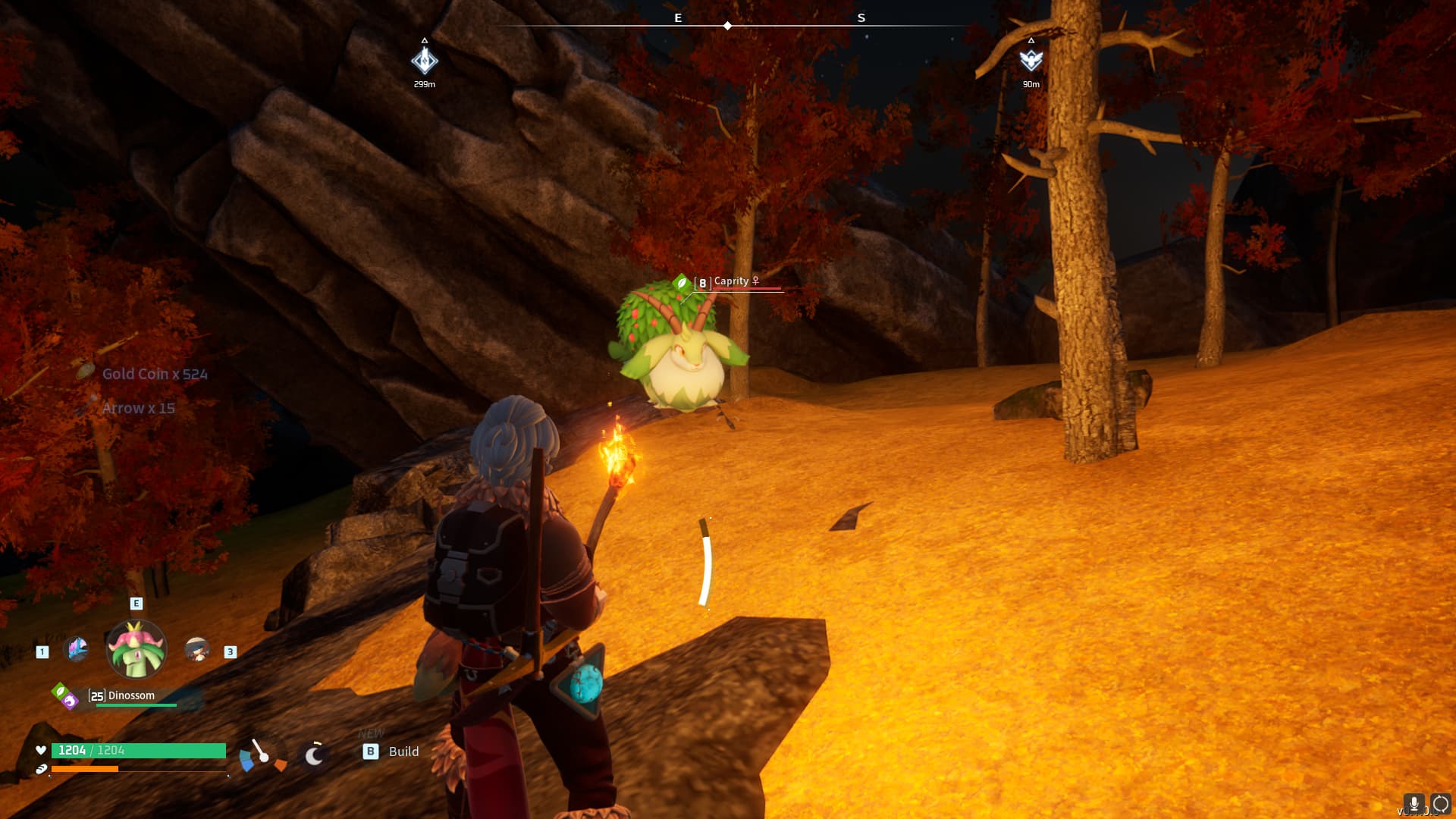Click the circular arrows refresh overlay icon

coord(1441,804)
